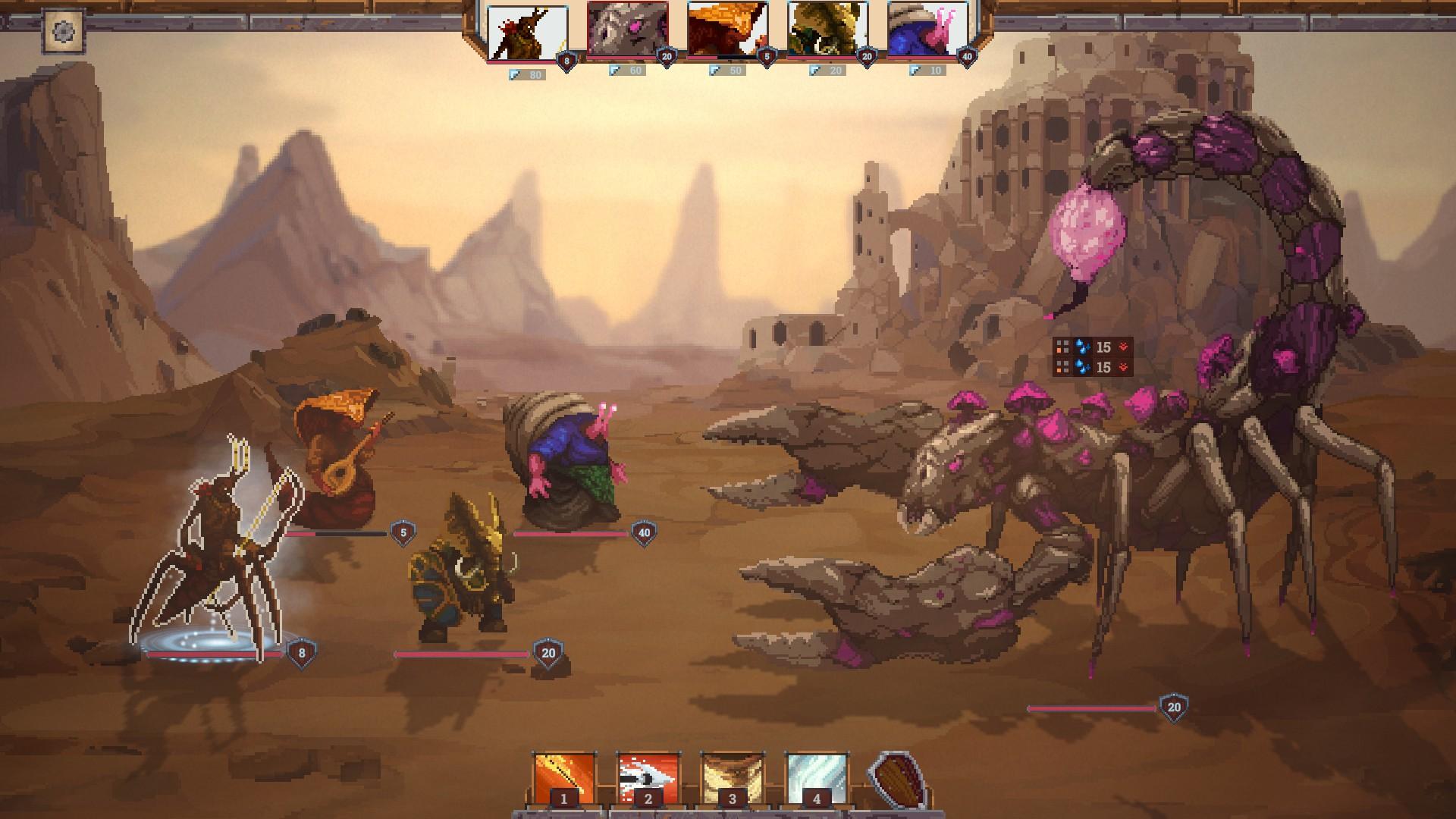Choose the golden armored beetle turn portrait
This screenshot has width=1456, height=819.
click(x=827, y=30)
